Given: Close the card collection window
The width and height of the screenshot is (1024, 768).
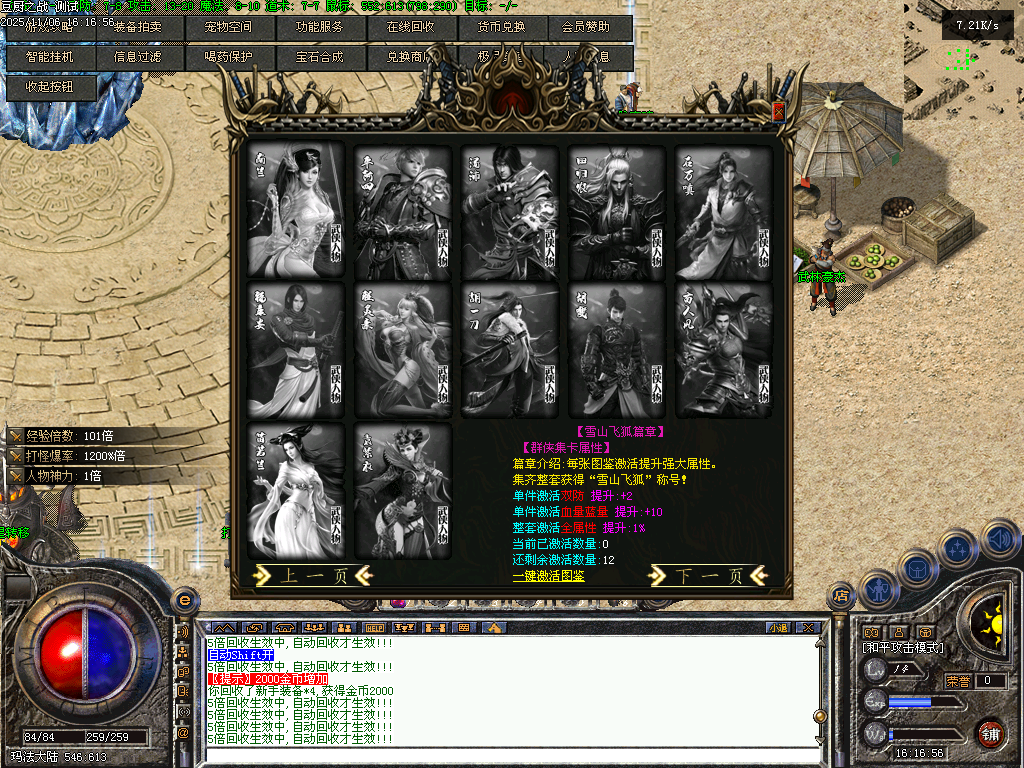Looking at the screenshot, I should 779,113.
